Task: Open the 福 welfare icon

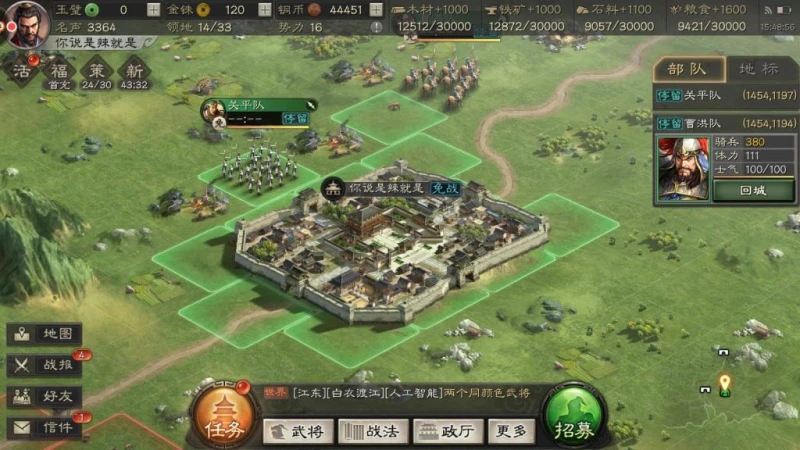Action: 60,72
